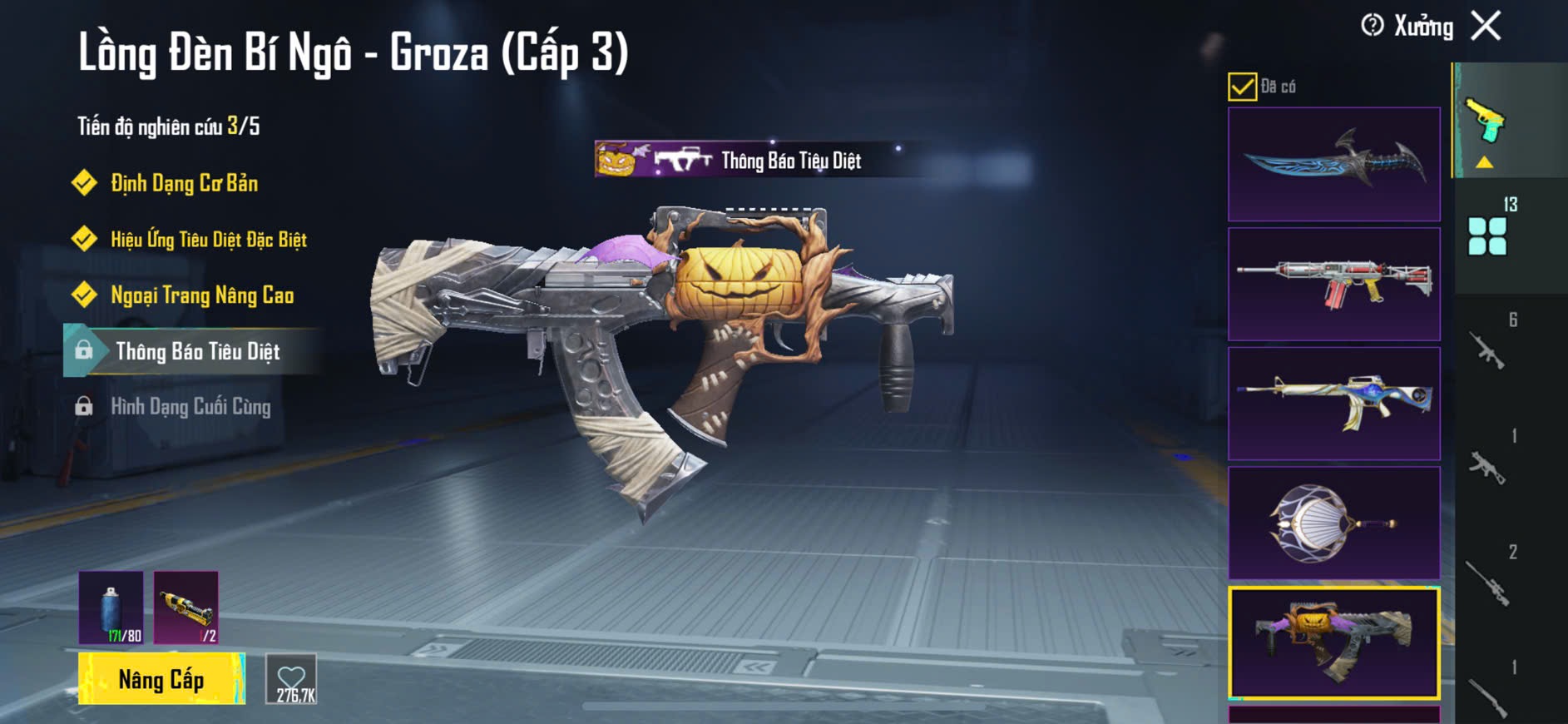Choose the white and blue rifle skin
The height and width of the screenshot is (724, 1568).
click(1333, 404)
